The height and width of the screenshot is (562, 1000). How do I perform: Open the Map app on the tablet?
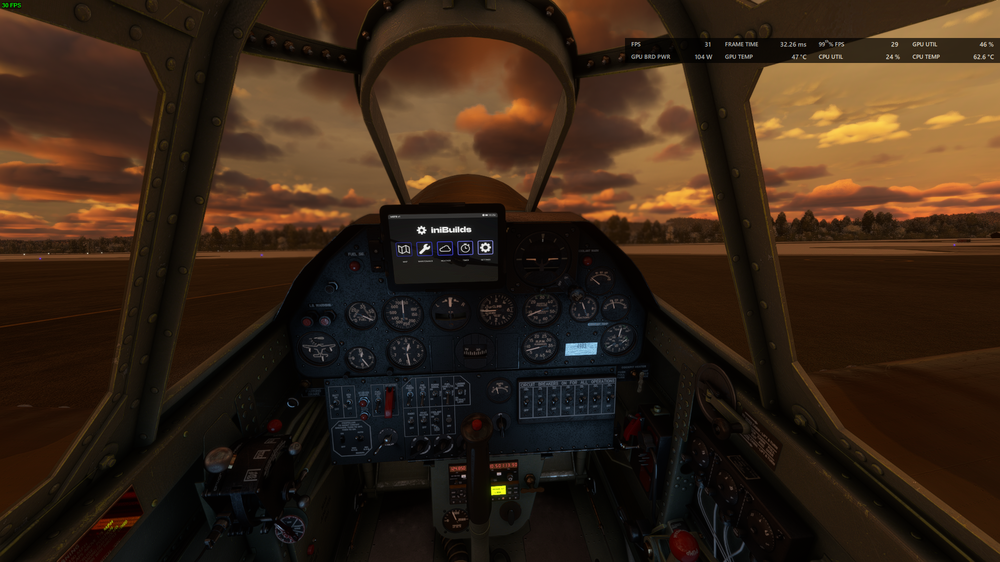pyautogui.click(x=403, y=249)
